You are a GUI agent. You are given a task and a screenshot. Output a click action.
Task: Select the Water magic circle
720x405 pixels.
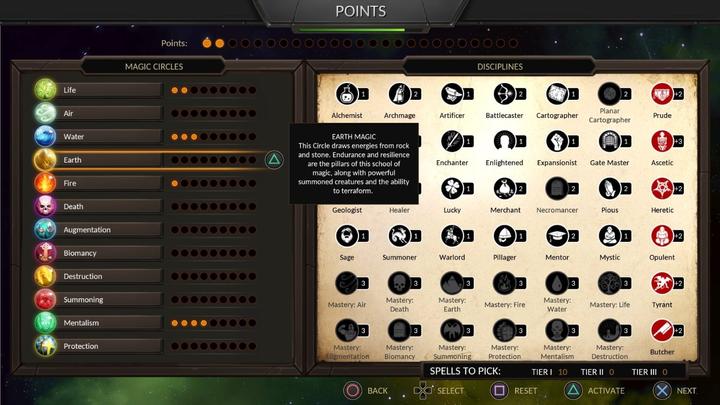click(98, 137)
